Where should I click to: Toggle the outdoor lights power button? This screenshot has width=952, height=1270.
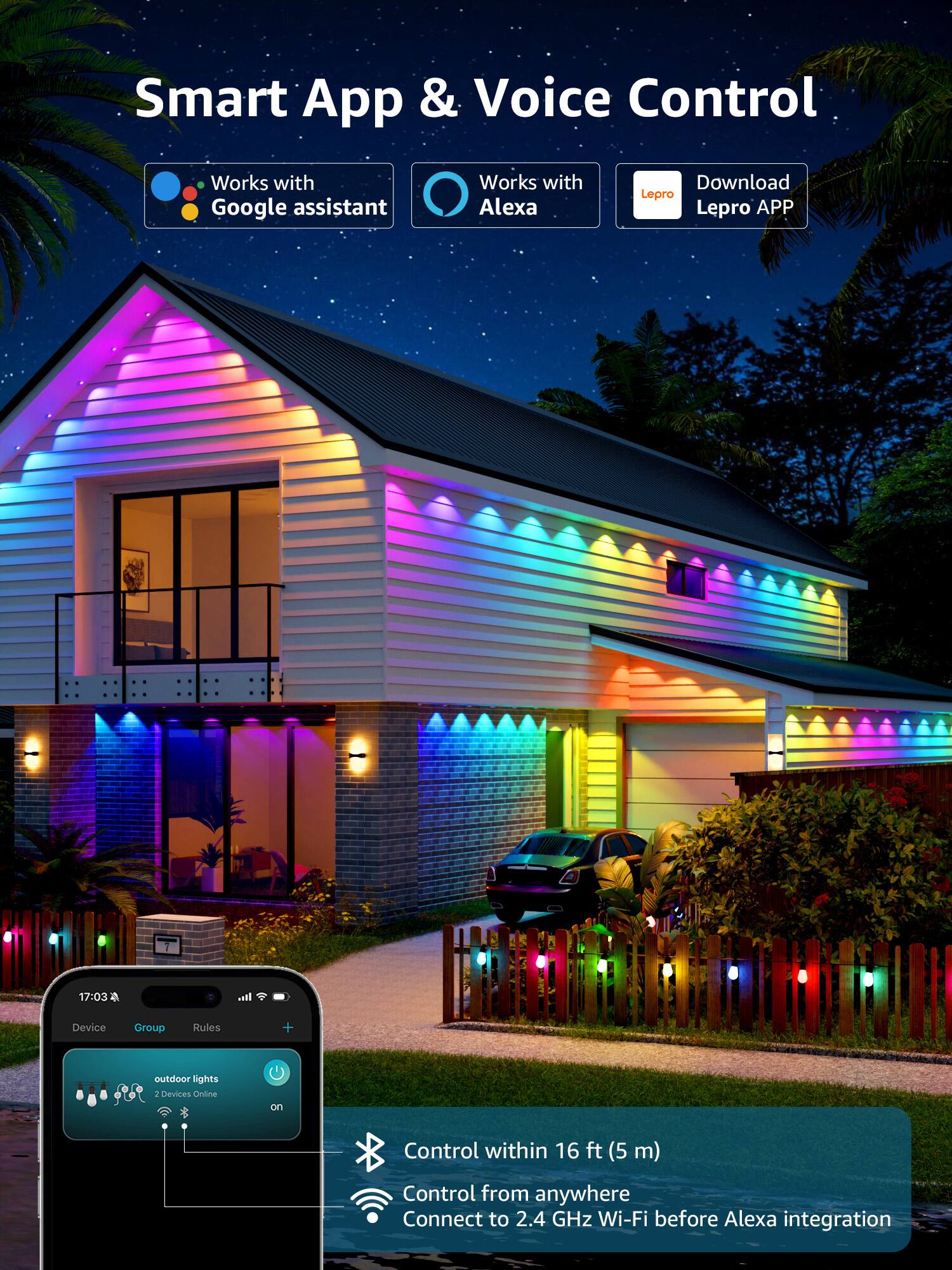tap(277, 1073)
